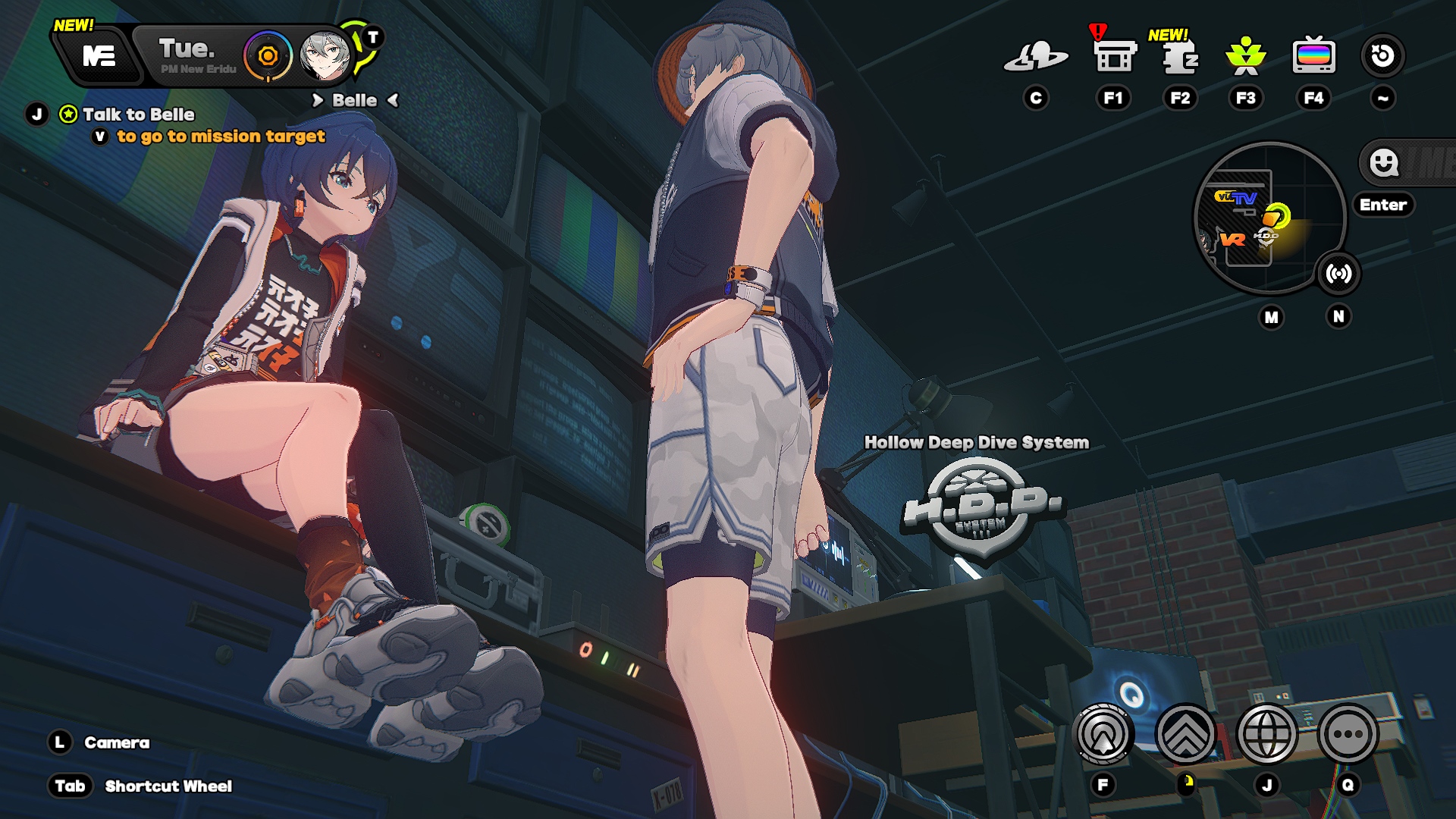Interact with the Hollow Deep Dive System marker
Image resolution: width=1456 pixels, height=819 pixels.
982,508
